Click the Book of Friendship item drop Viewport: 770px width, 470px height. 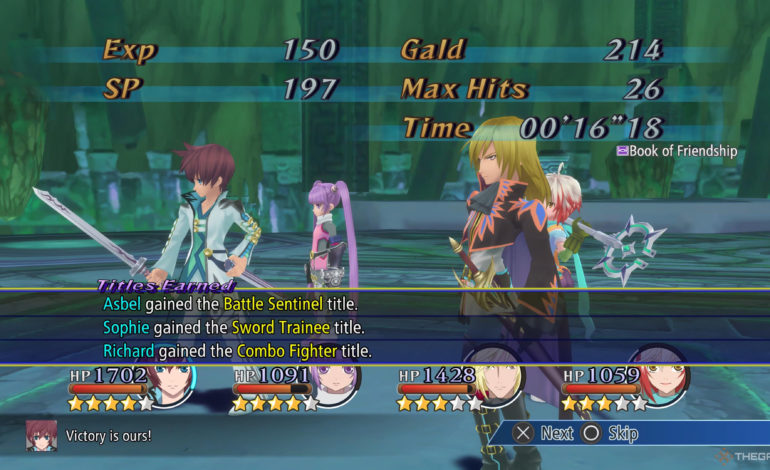(677, 151)
